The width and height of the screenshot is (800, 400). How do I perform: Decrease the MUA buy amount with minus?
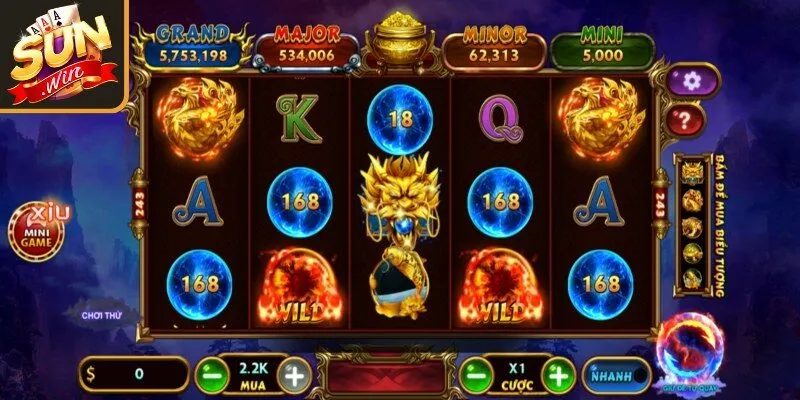point(209,376)
